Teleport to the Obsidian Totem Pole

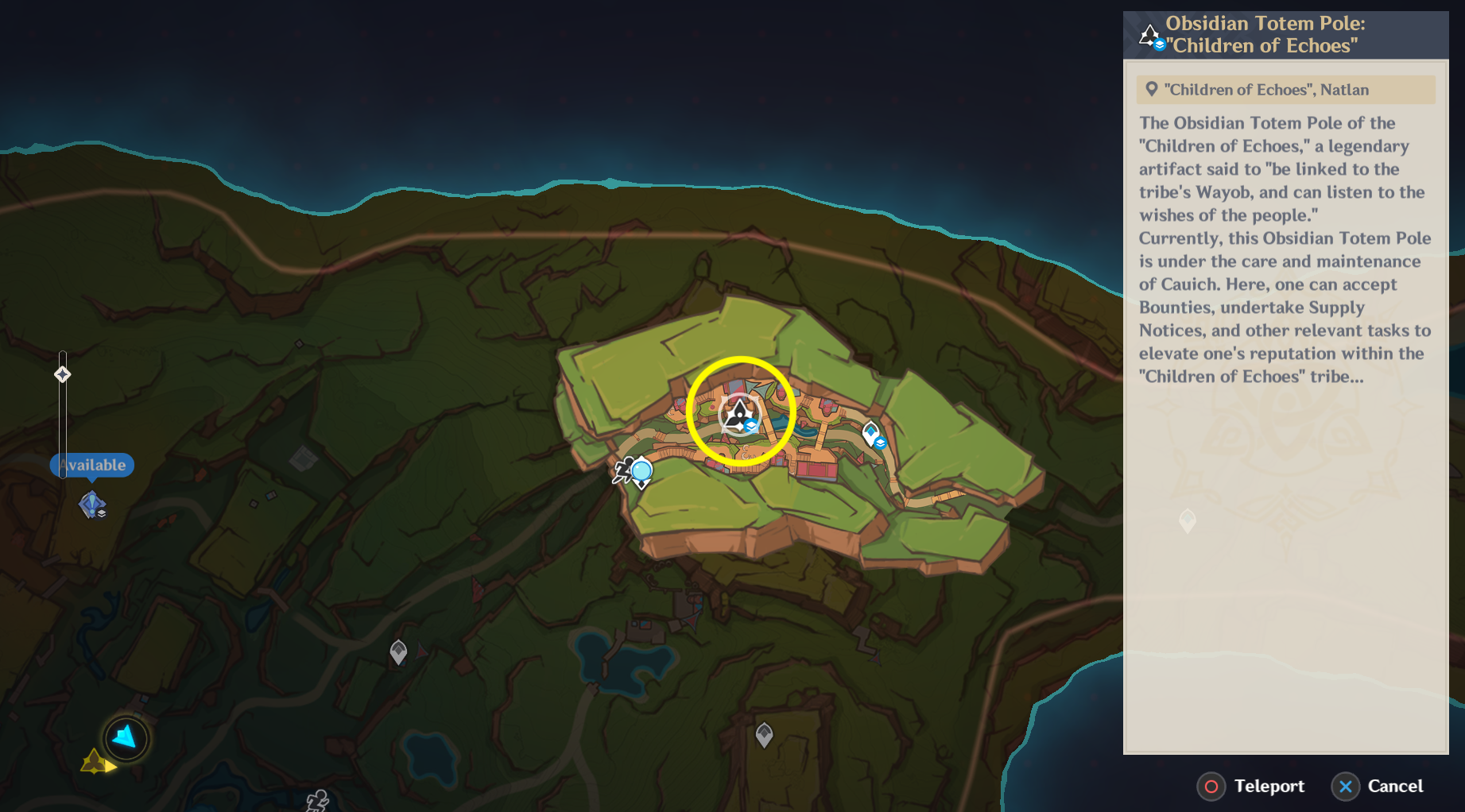coord(1251,787)
